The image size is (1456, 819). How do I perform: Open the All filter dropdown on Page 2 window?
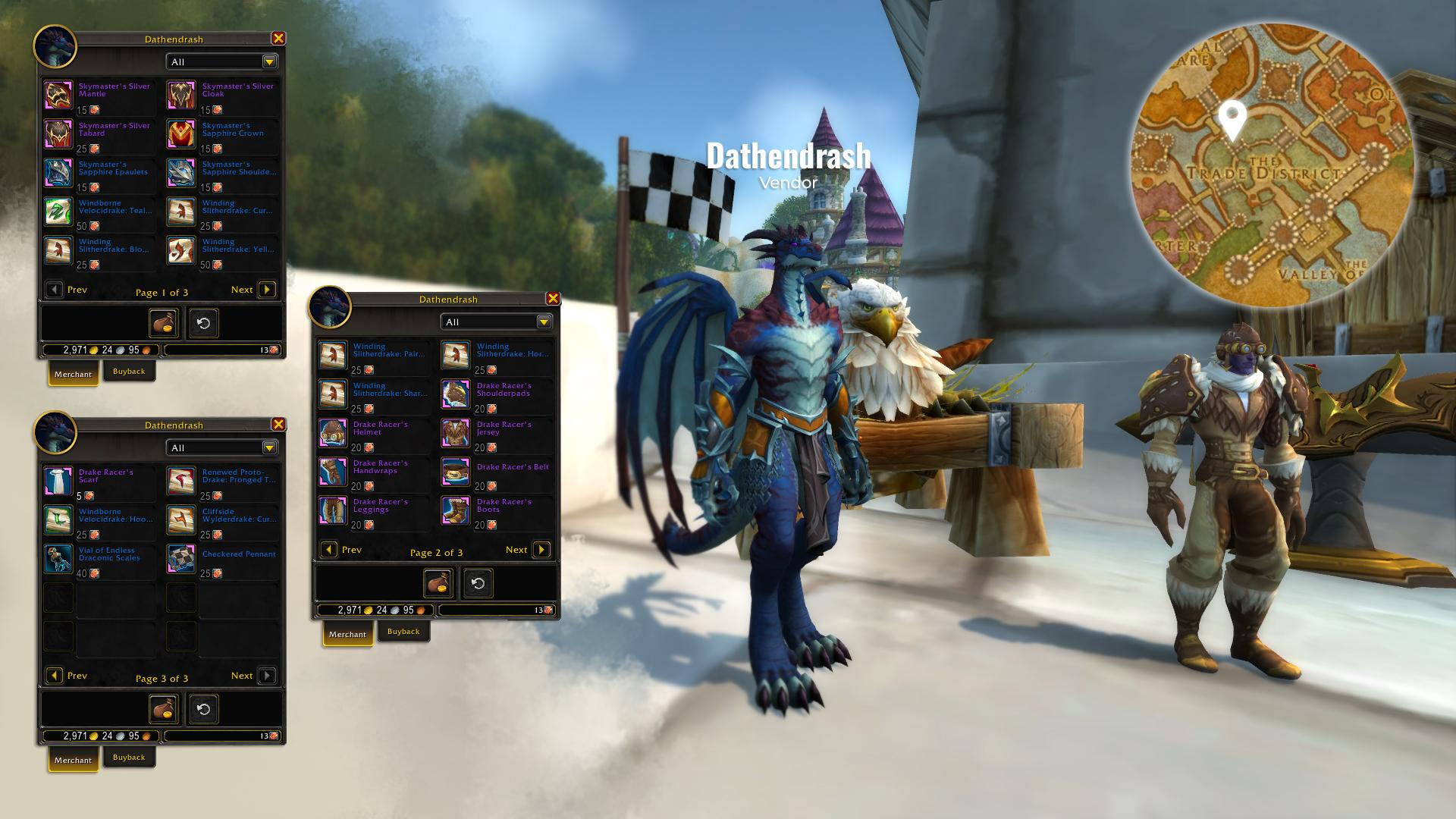(544, 322)
